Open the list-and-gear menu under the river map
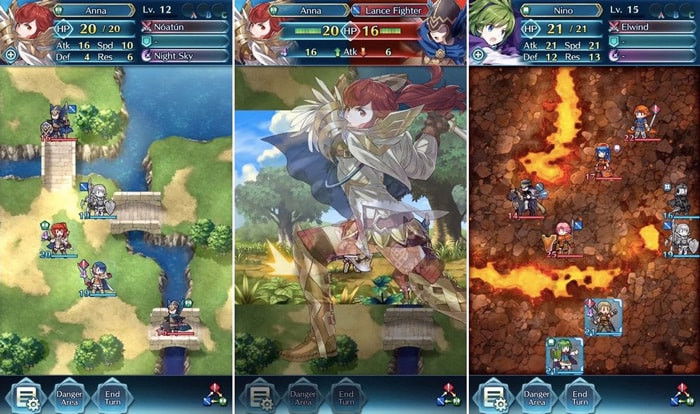 [x=22, y=394]
